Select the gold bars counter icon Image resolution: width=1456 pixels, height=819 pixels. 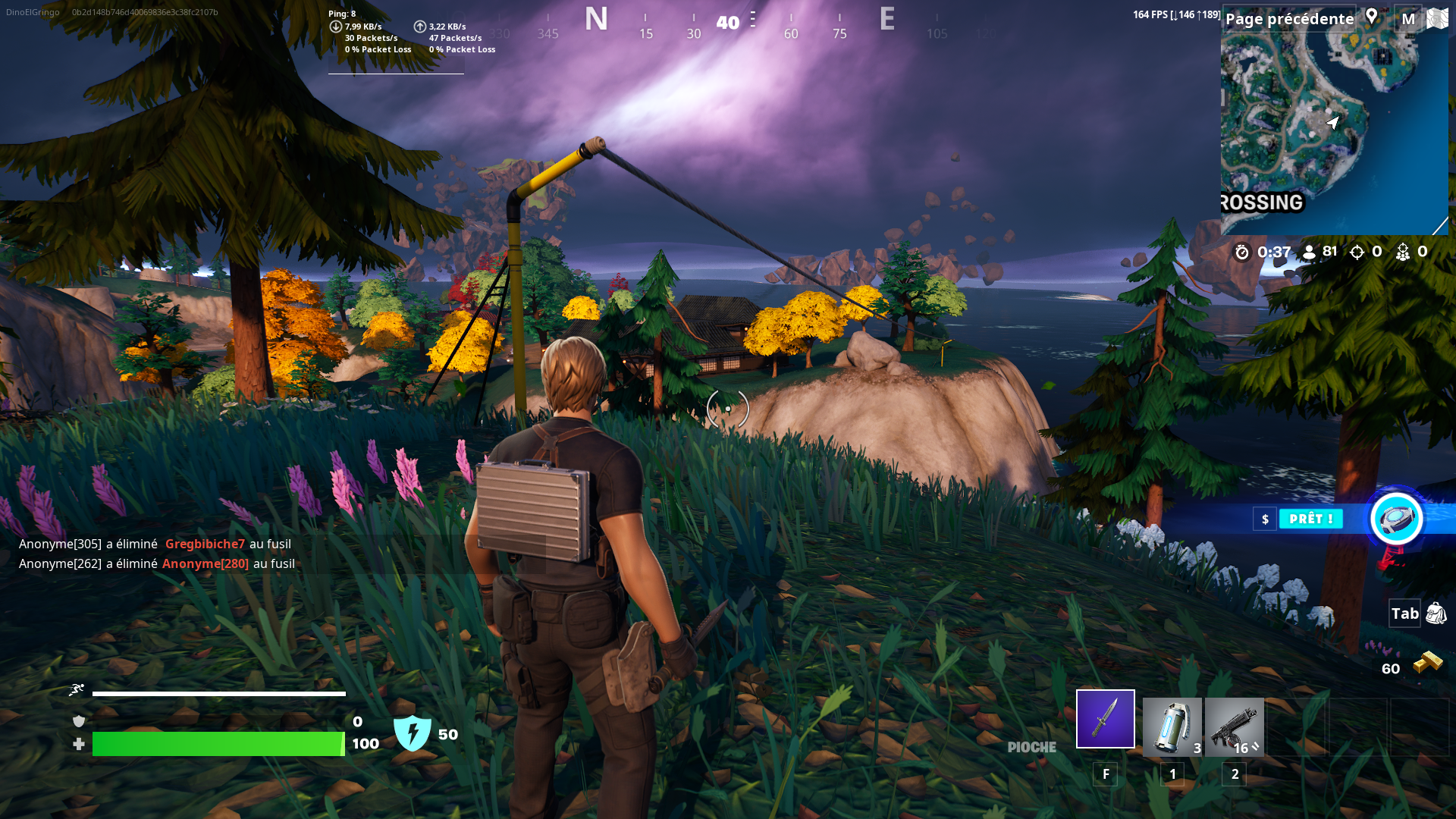tap(1428, 664)
